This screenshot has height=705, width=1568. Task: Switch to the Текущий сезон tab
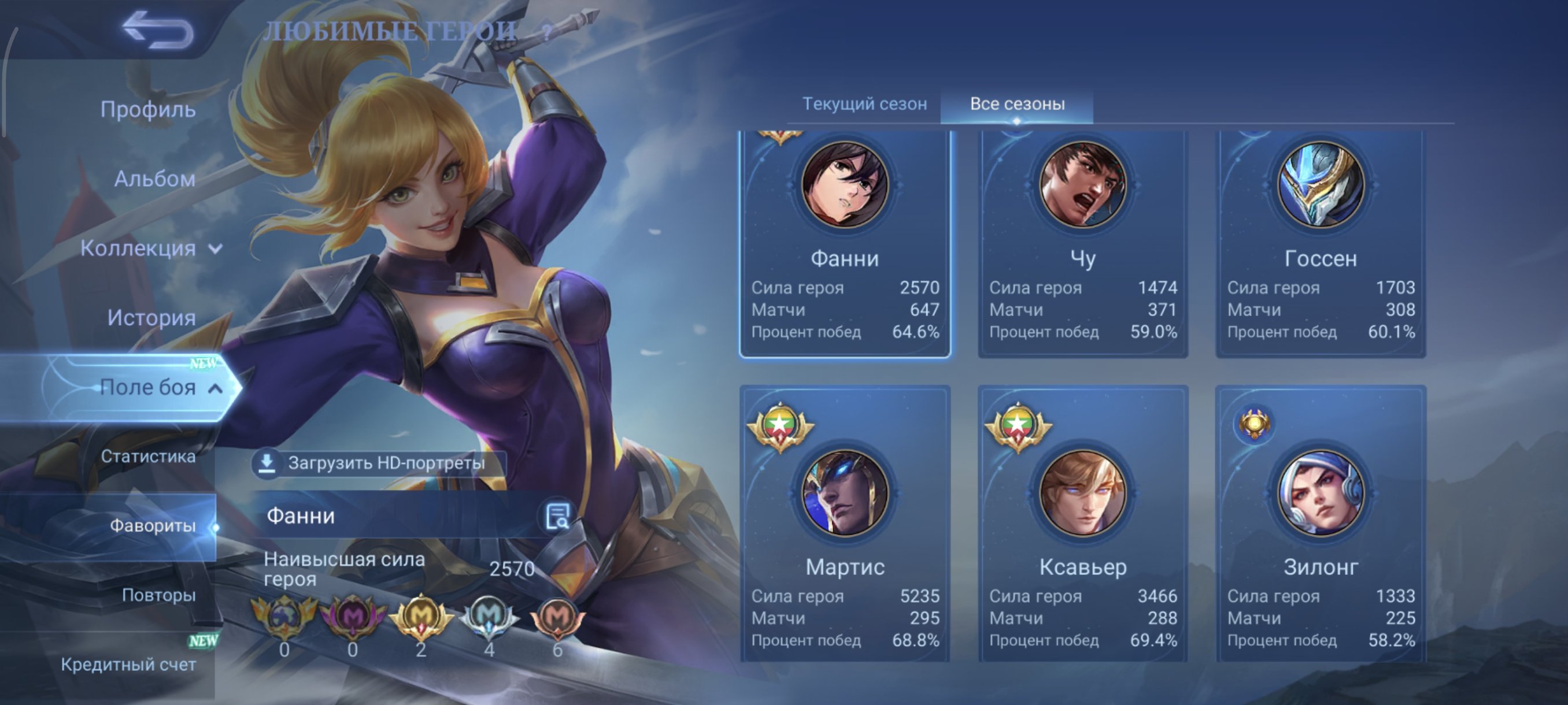pyautogui.click(x=864, y=104)
